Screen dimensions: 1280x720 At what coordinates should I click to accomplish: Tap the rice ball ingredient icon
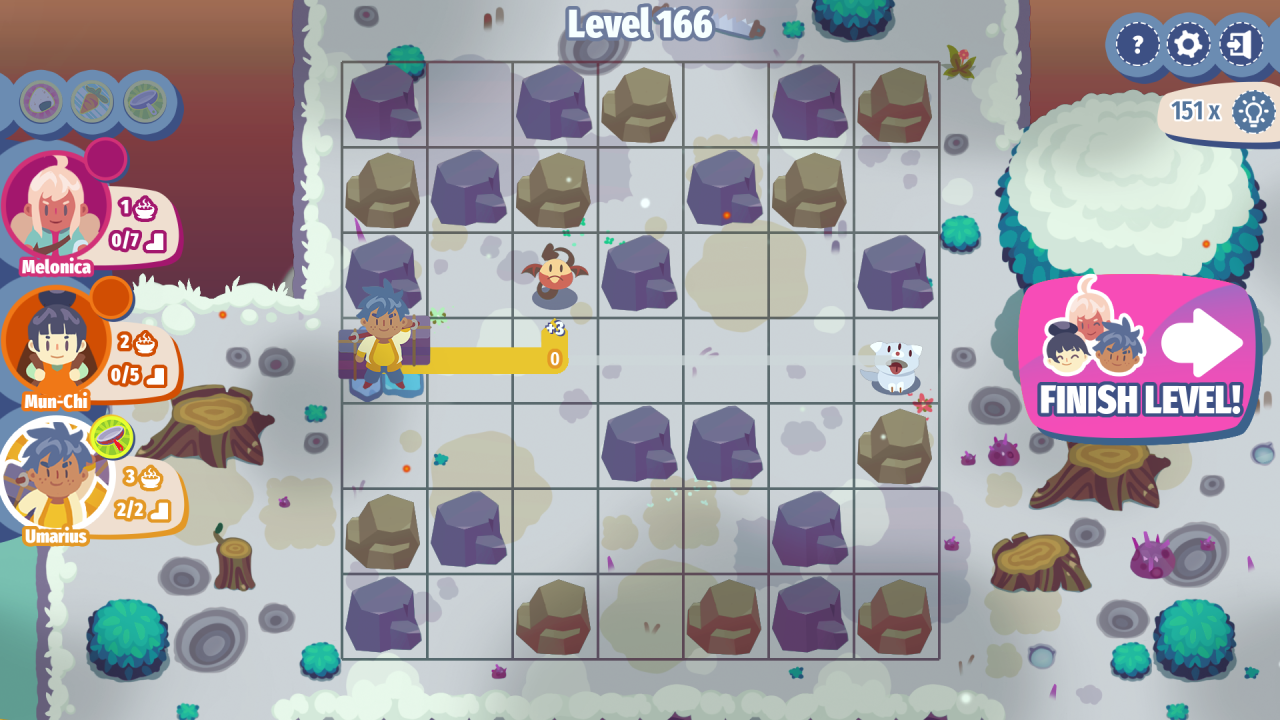[x=41, y=101]
